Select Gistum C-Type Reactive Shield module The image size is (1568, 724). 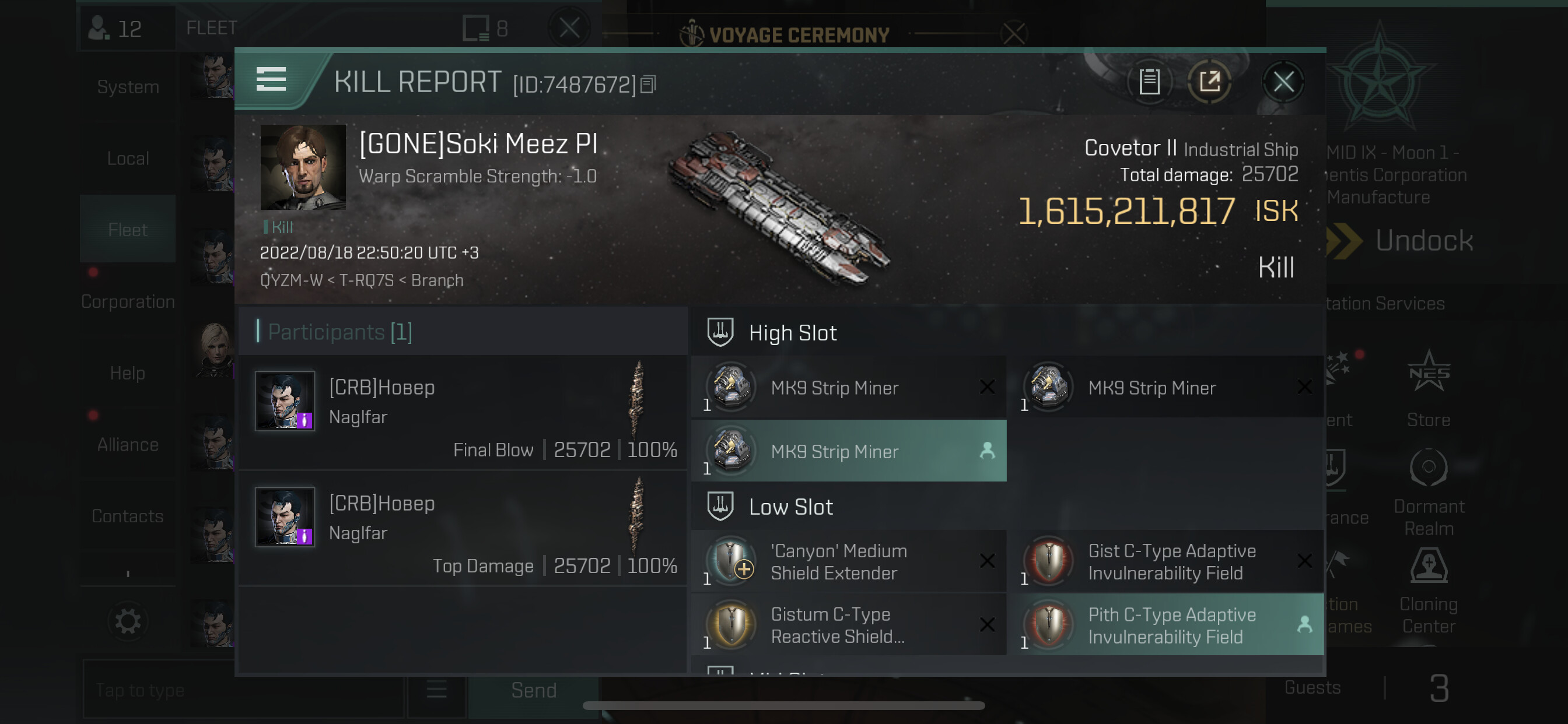coord(849,625)
